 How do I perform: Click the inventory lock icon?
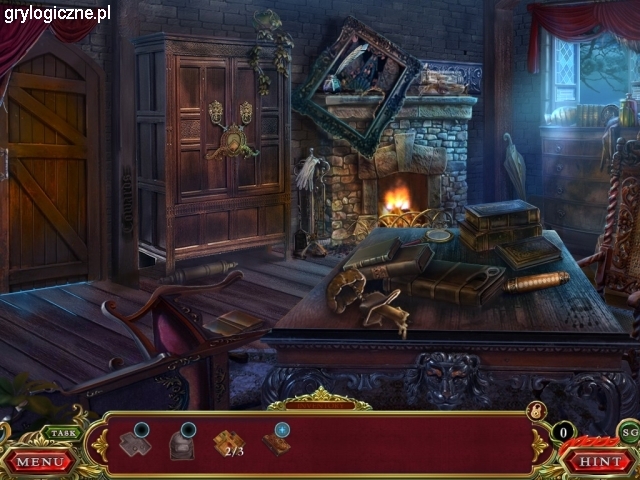pyautogui.click(x=535, y=411)
